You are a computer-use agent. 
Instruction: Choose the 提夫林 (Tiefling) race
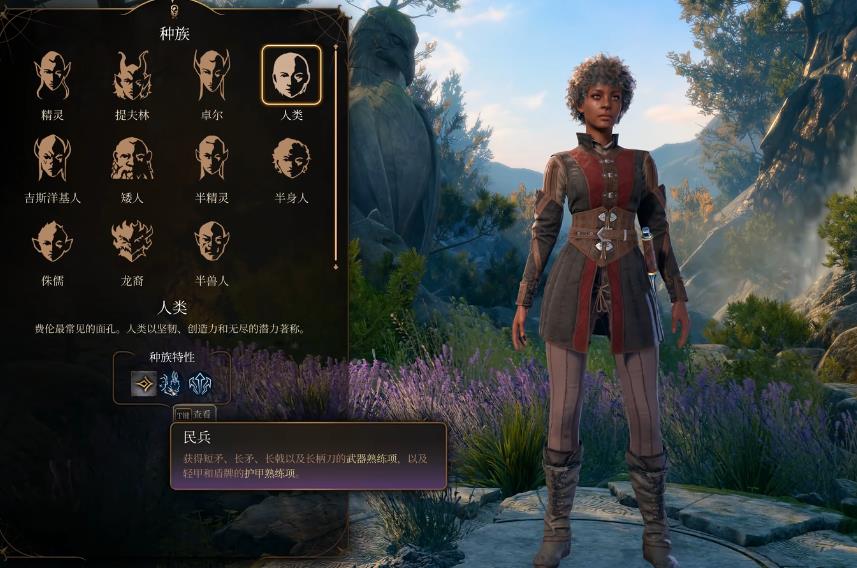[x=132, y=76]
